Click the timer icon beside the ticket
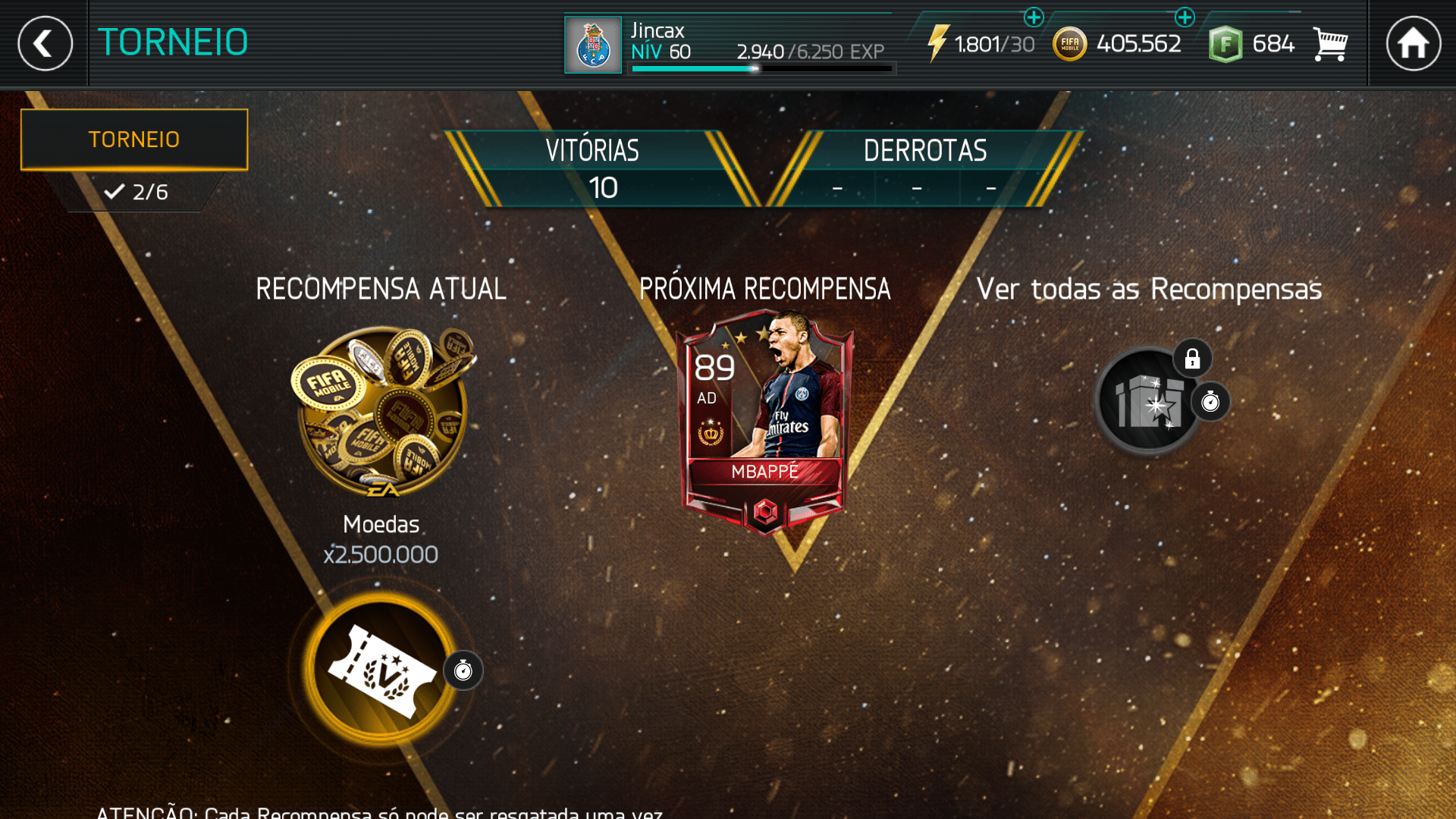Screen dimensions: 1456x819 (463, 670)
